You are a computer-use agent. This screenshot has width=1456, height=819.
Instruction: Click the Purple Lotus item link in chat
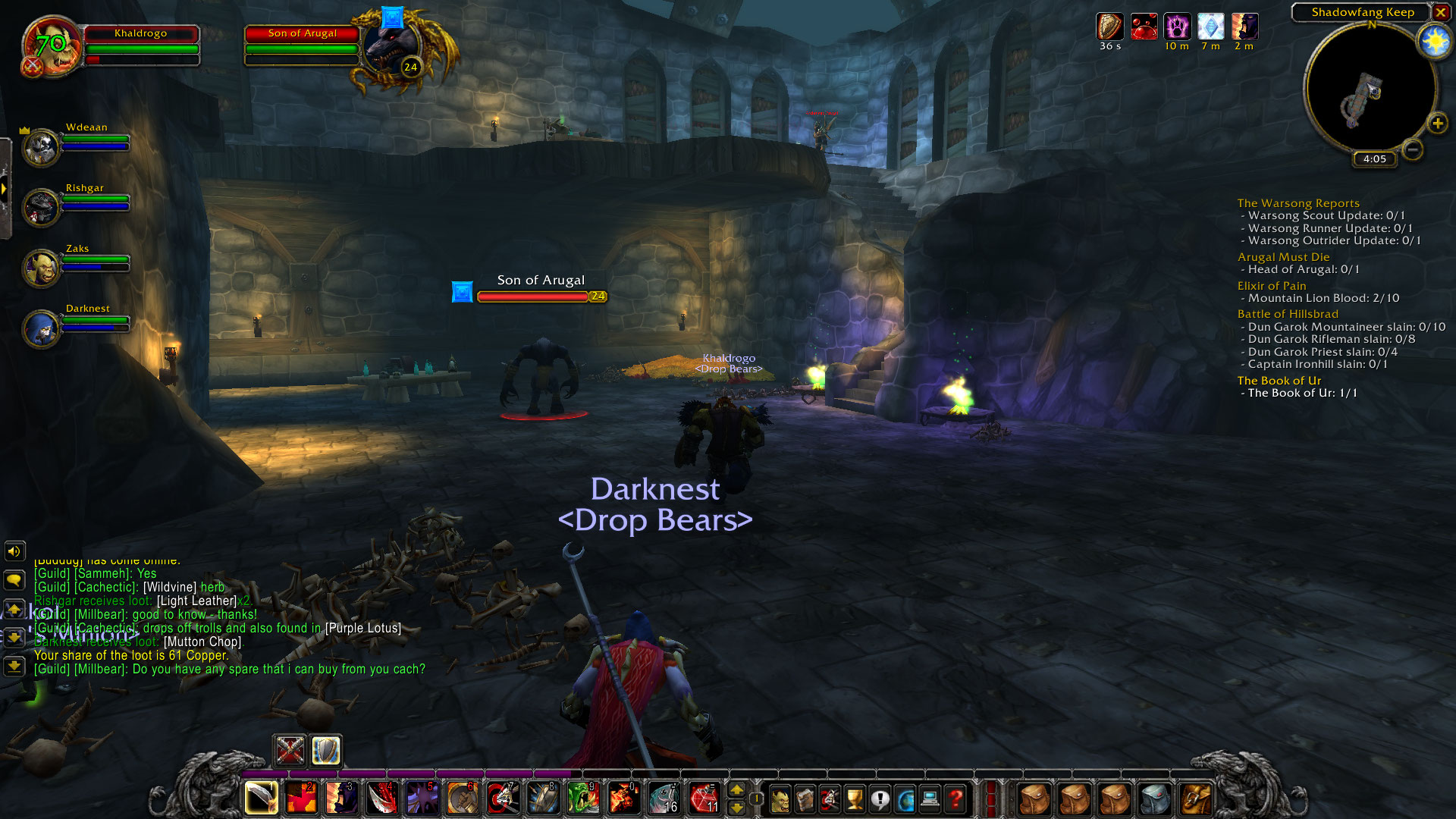[x=362, y=628]
